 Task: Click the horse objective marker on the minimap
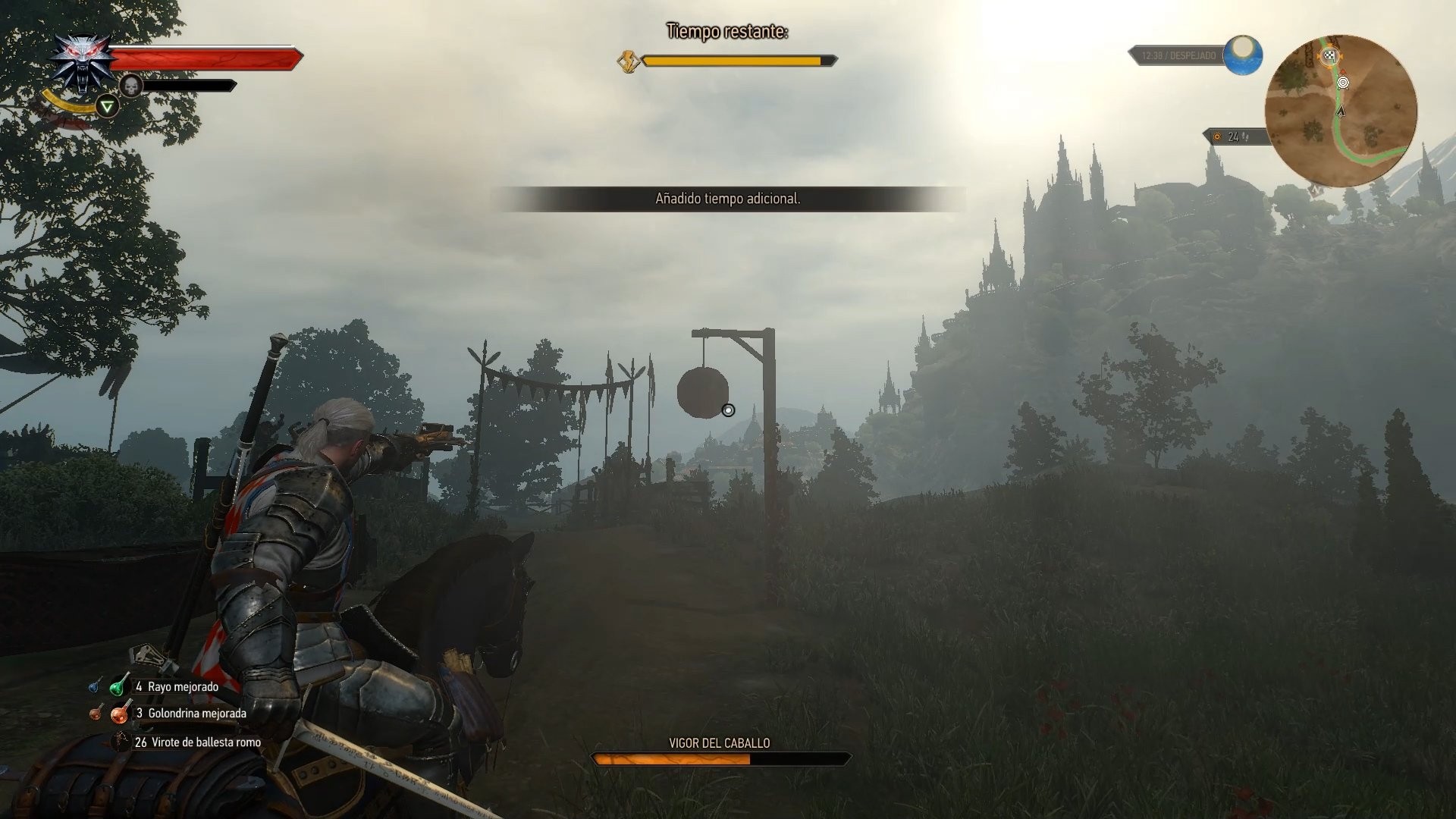pos(1343,83)
